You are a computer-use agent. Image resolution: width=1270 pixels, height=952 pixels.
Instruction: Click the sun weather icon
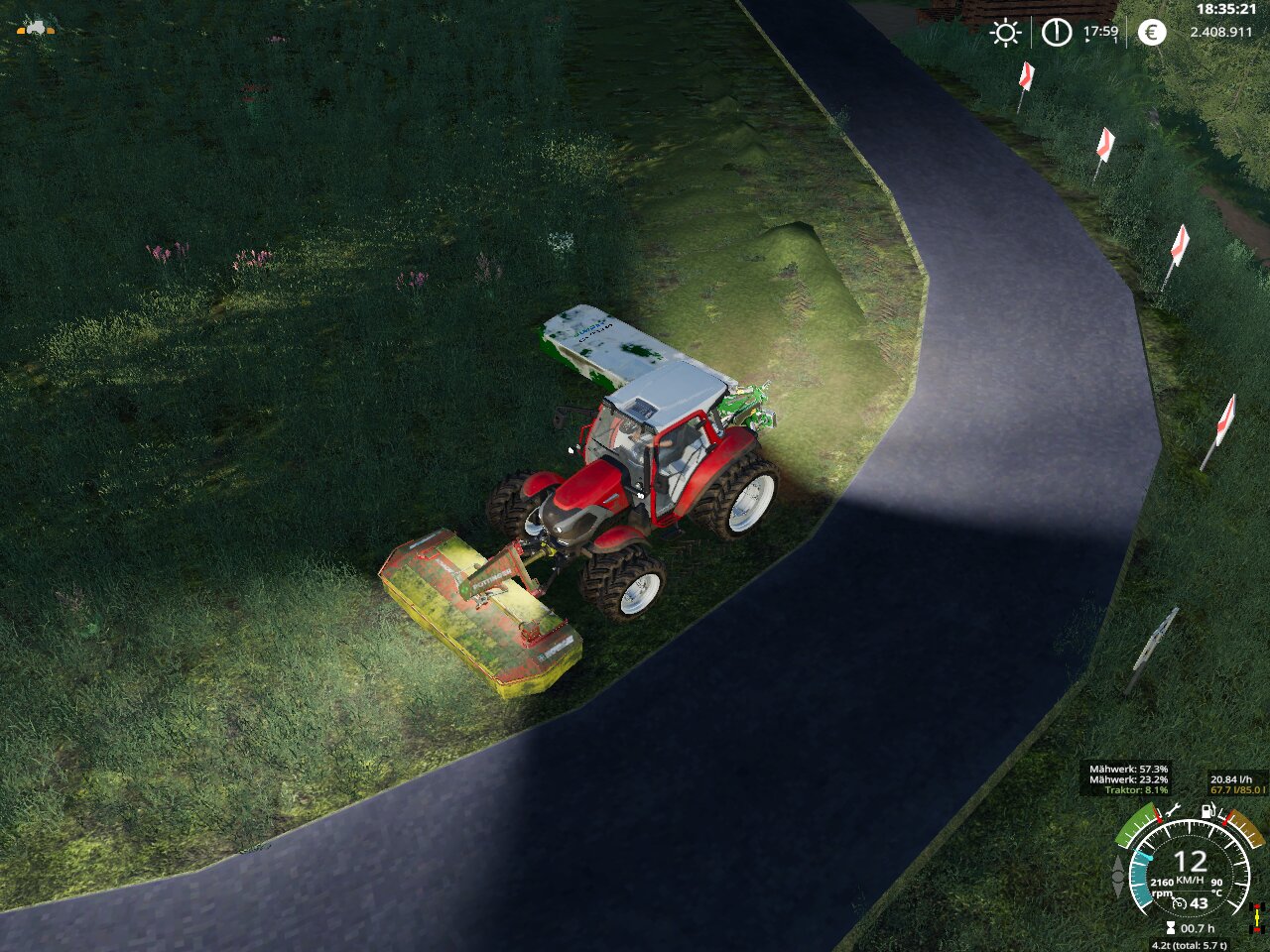1005,33
